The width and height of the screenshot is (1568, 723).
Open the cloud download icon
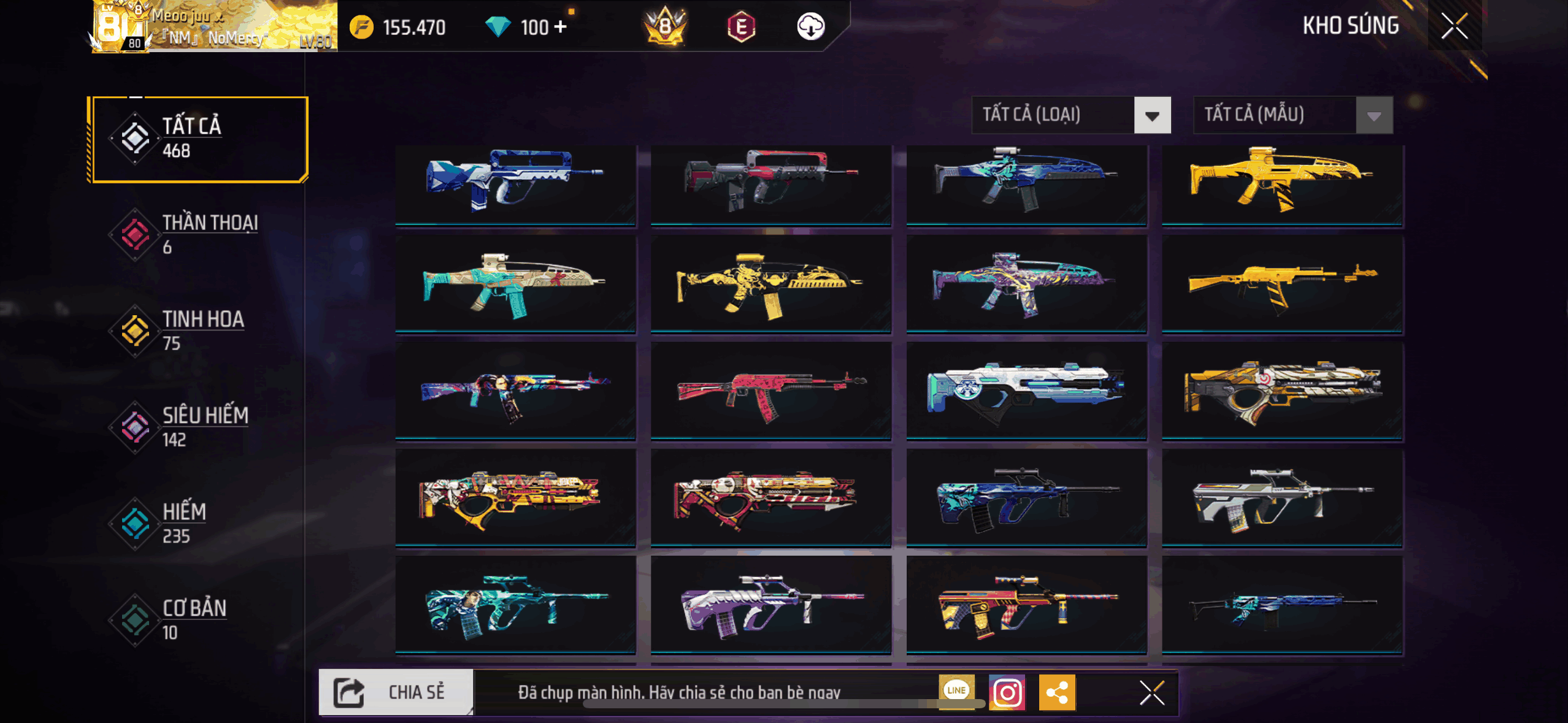(810, 27)
